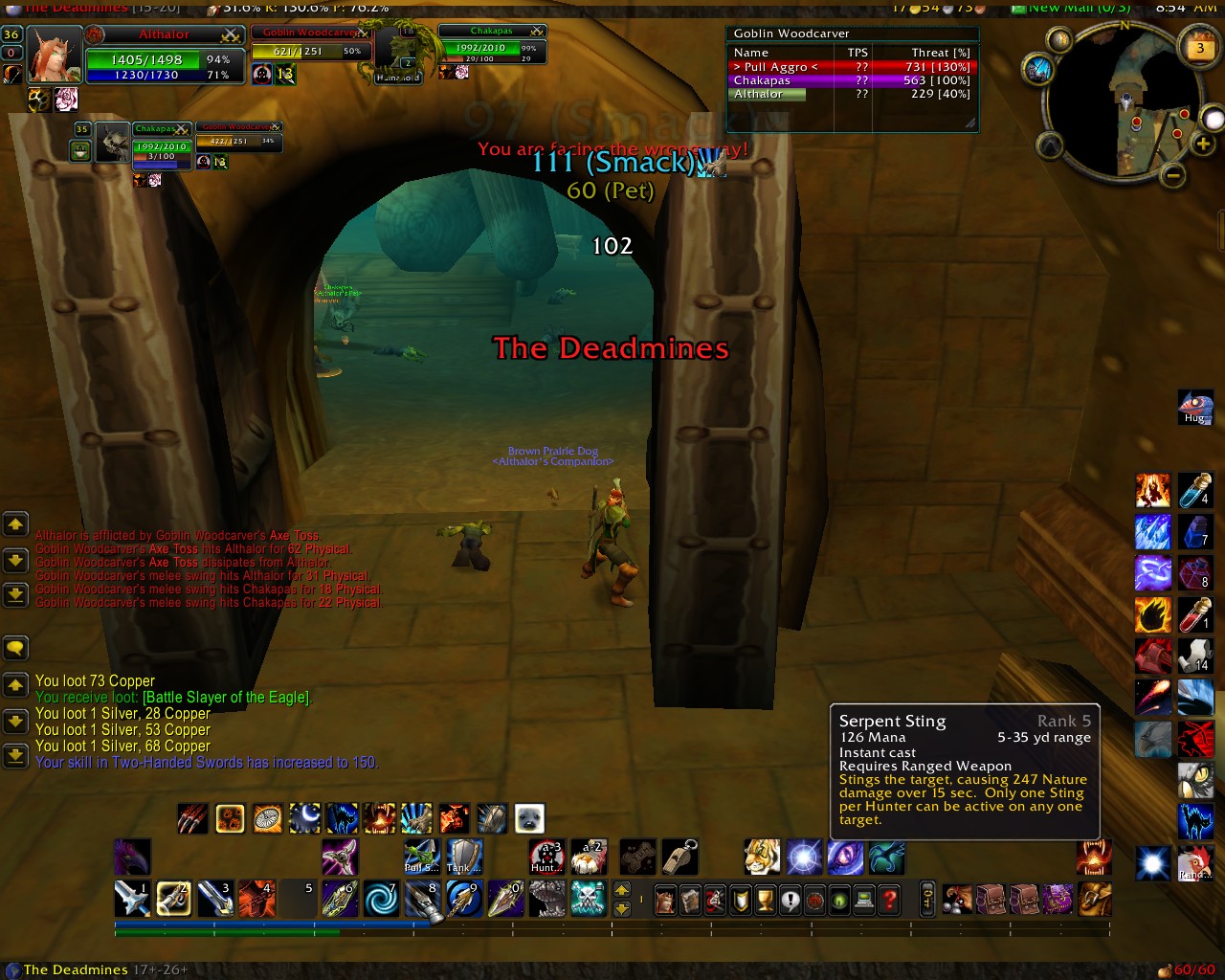This screenshot has width=1225, height=980.
Task: Open the New Mail indicator
Action: [x=1070, y=8]
